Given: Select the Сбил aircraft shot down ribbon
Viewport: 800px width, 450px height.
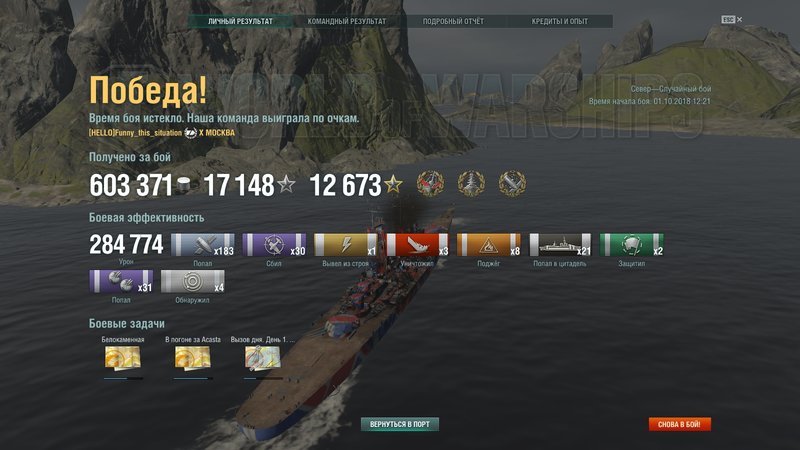Looking at the screenshot, I should tap(275, 245).
